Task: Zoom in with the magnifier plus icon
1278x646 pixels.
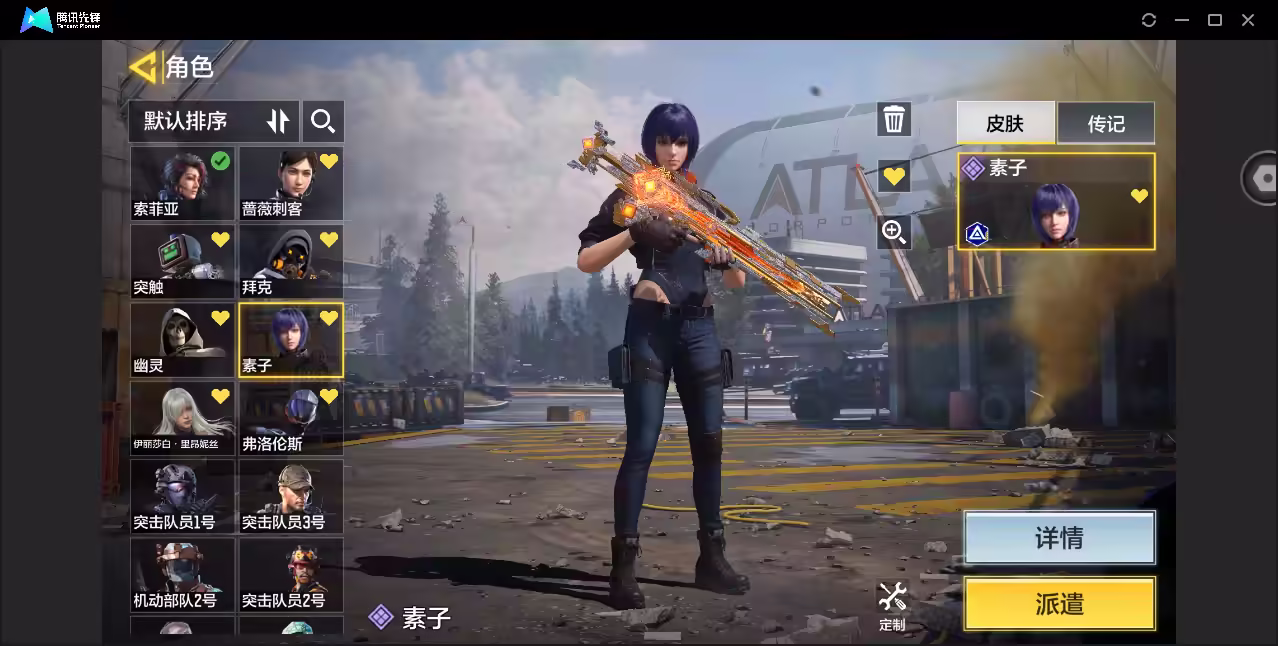Action: (894, 233)
